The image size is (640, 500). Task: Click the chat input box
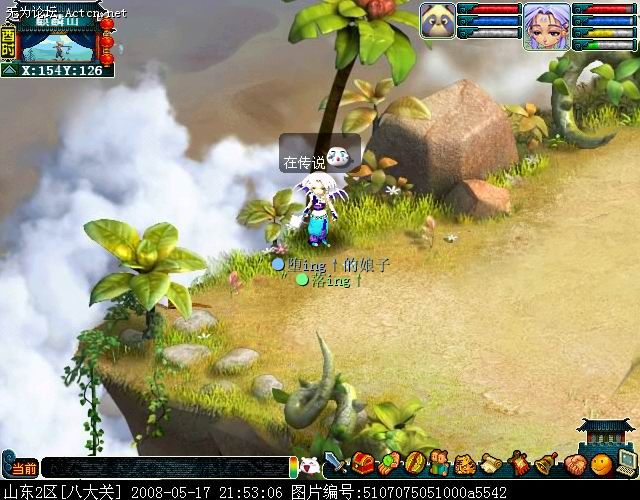[x=165, y=467]
